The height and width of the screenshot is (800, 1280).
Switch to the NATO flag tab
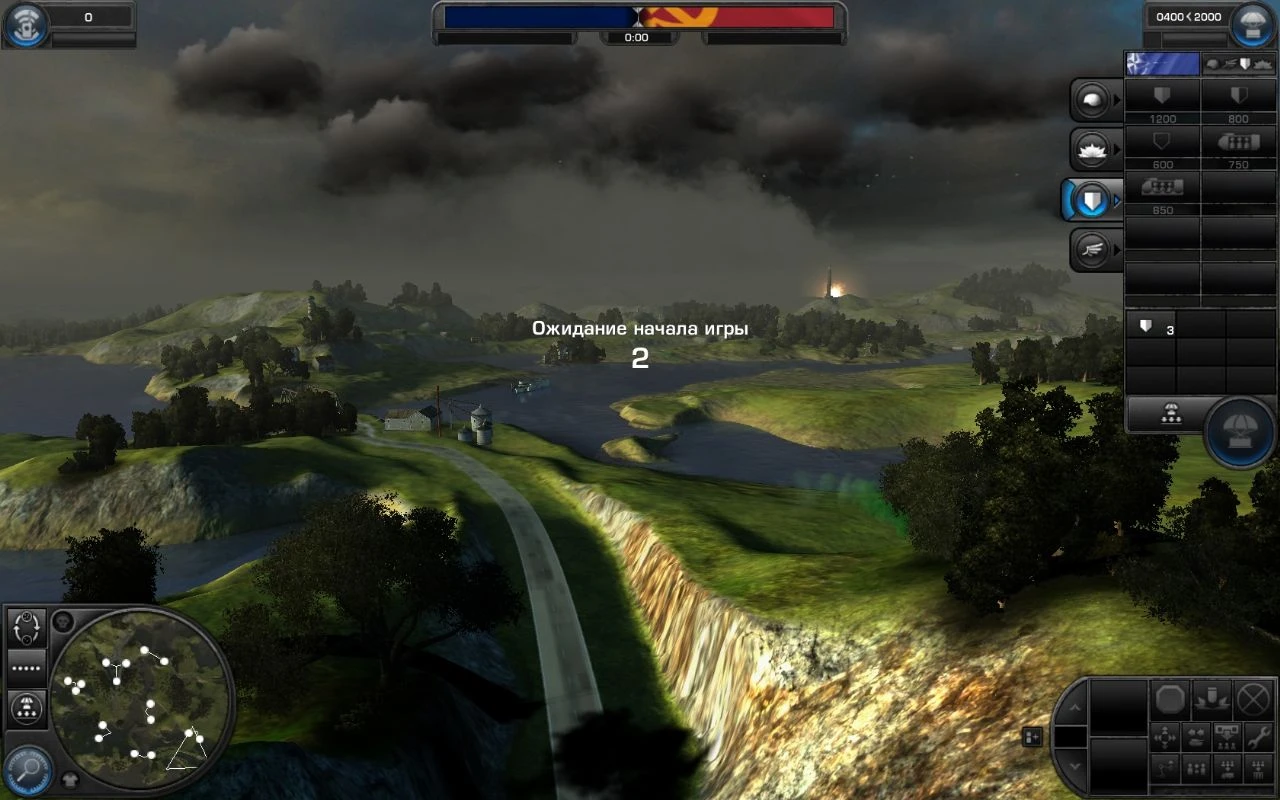click(1163, 63)
